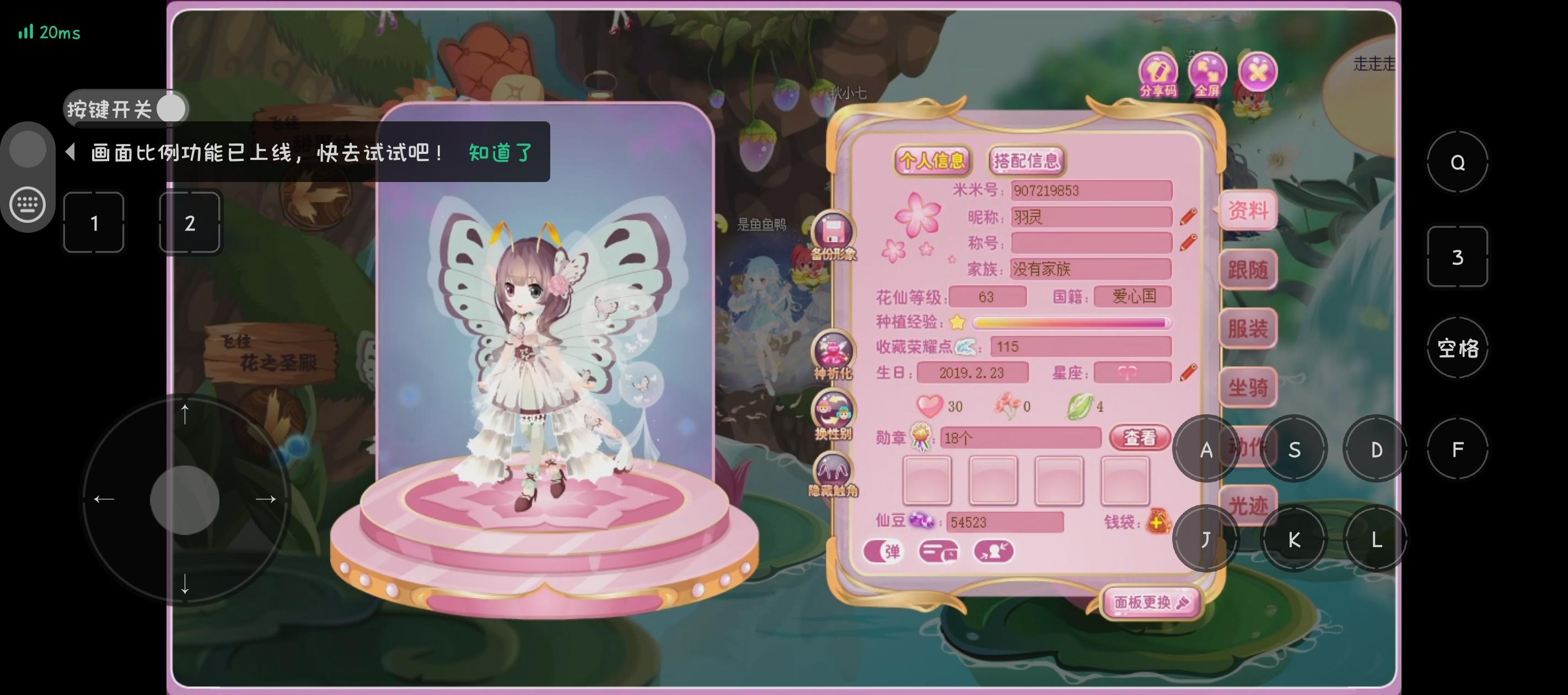This screenshot has height=695, width=1568.
Task: Dismiss the notice with 知道了
Action: [x=500, y=152]
